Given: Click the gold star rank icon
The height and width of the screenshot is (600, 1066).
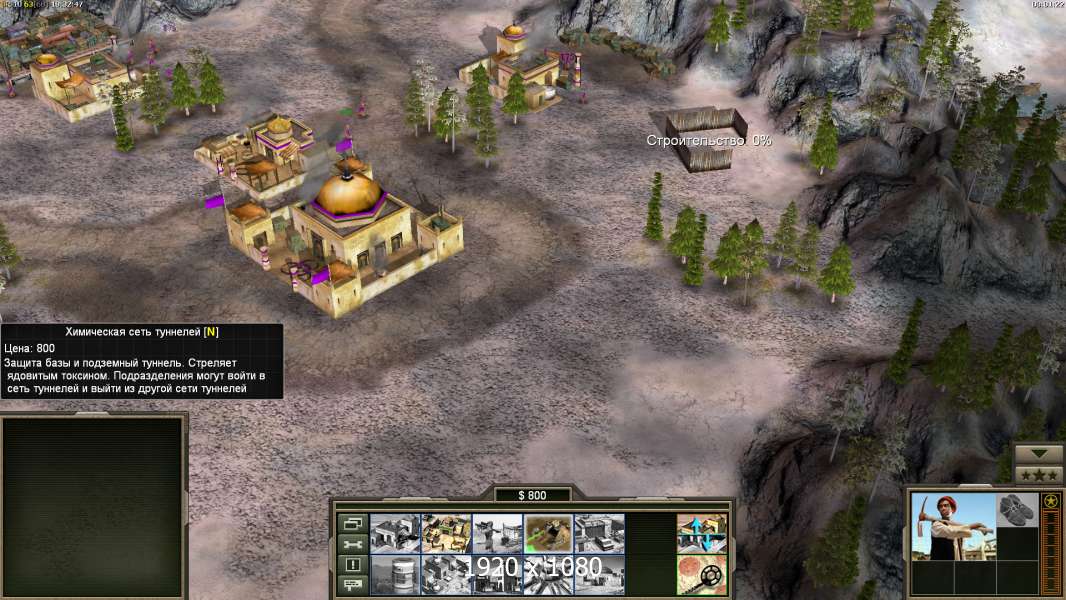Looking at the screenshot, I should click(x=1050, y=501).
